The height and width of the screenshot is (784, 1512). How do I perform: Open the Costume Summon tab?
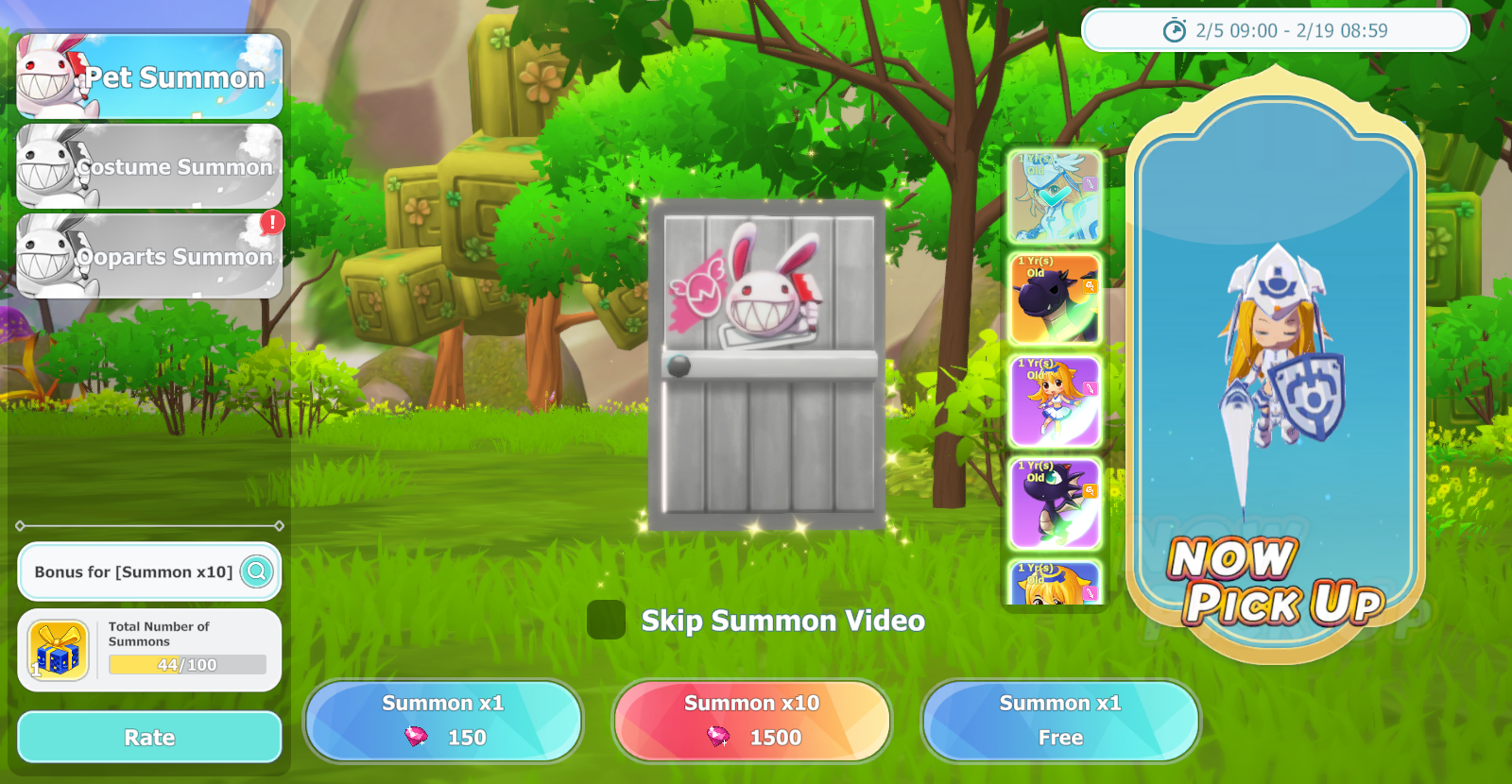point(149,166)
